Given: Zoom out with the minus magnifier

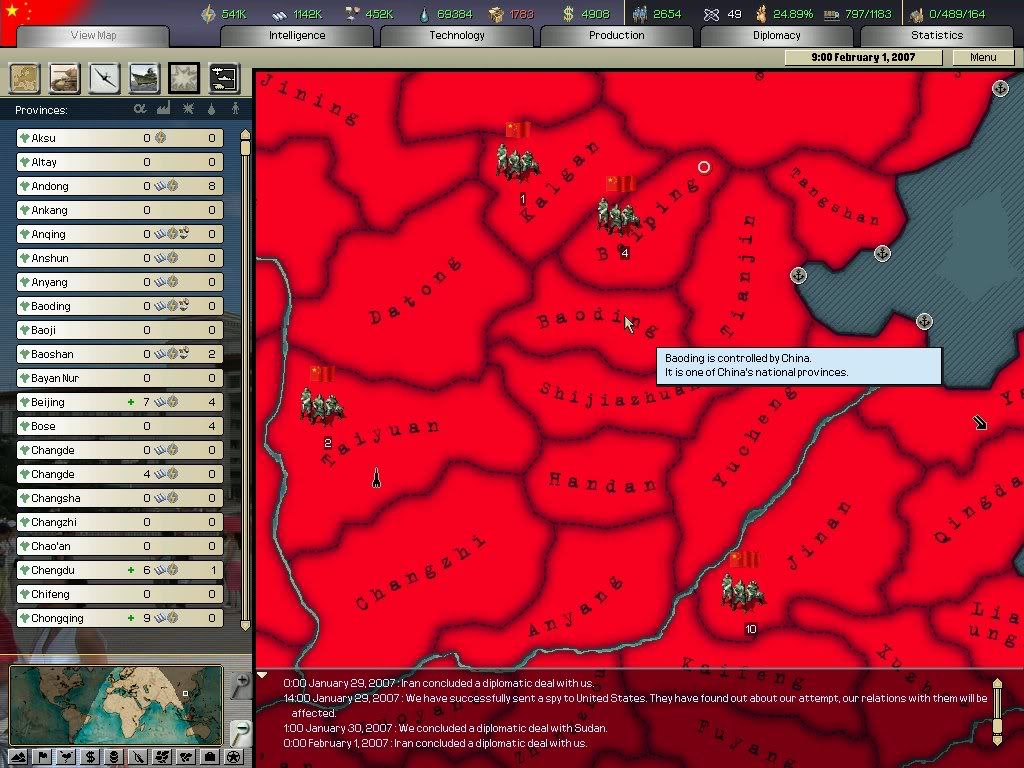Looking at the screenshot, I should 239,732.
